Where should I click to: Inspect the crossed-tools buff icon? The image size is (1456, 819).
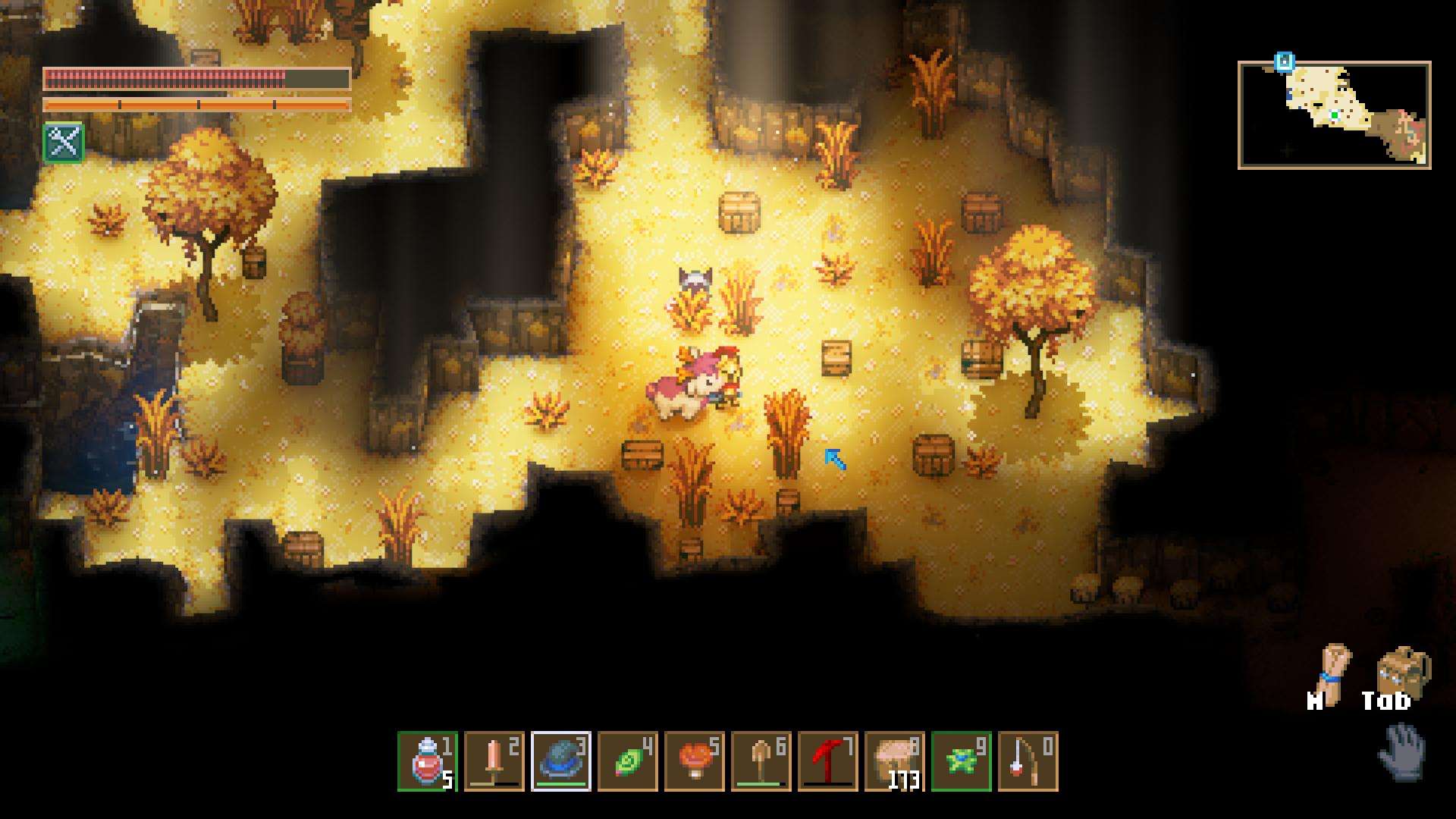[64, 142]
